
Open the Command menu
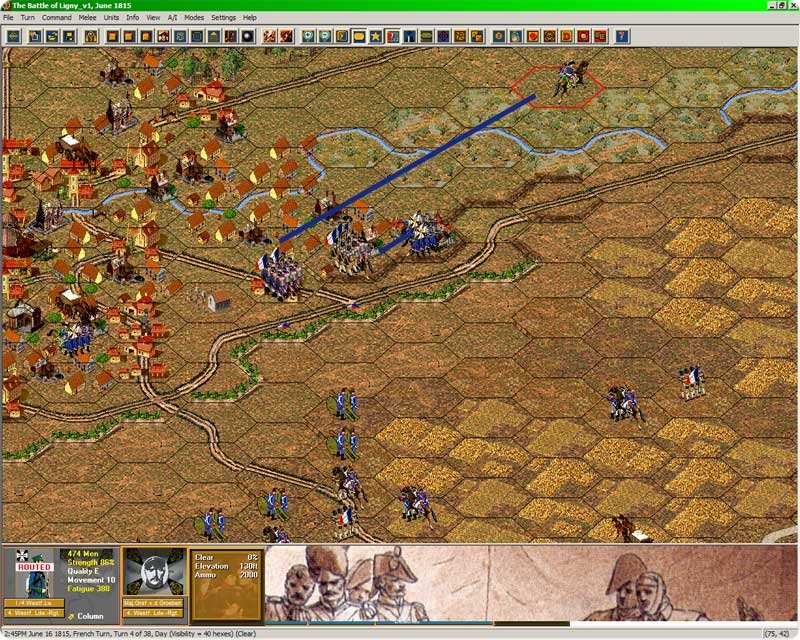pyautogui.click(x=56, y=17)
